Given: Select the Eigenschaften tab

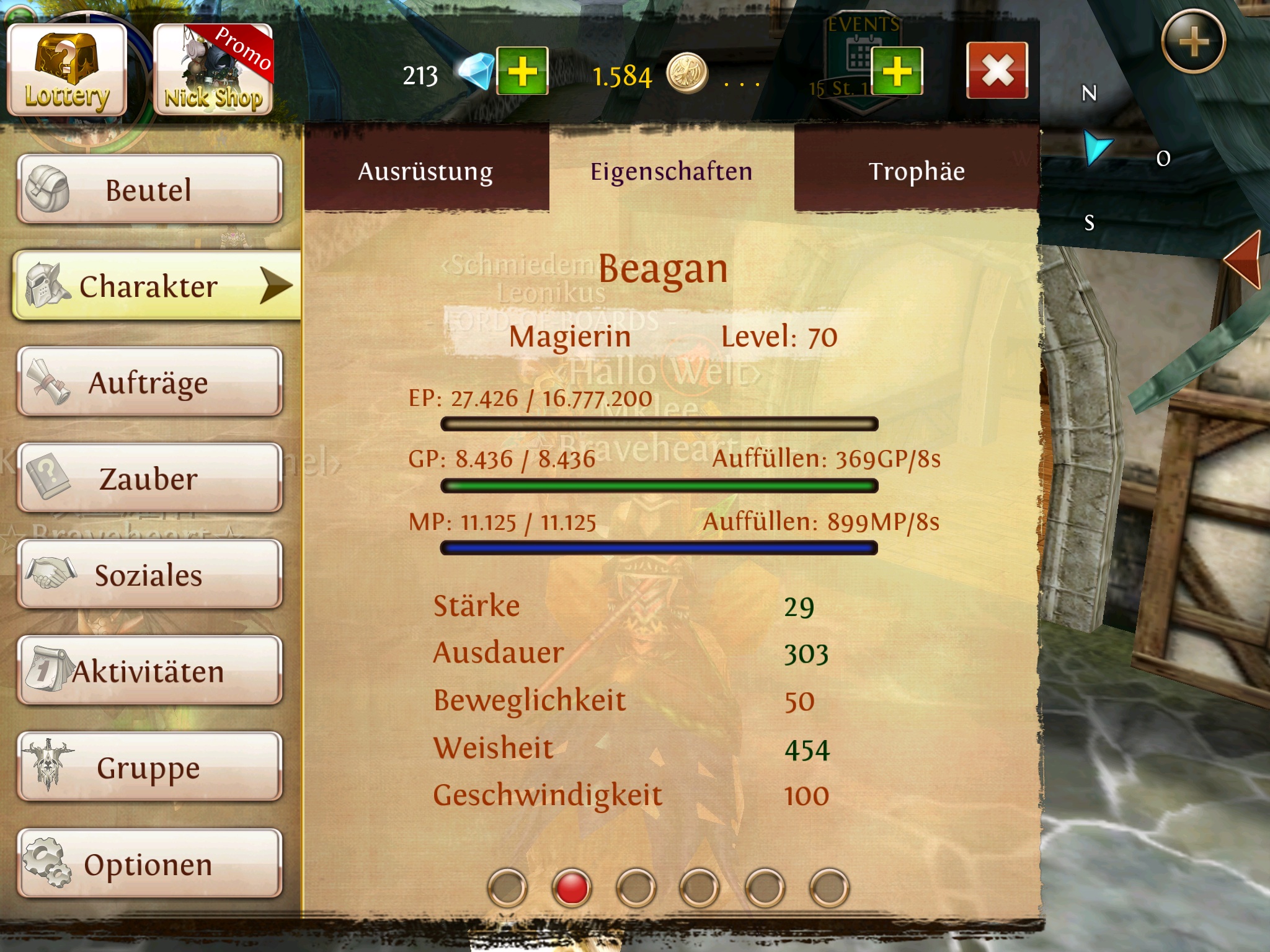Looking at the screenshot, I should click(671, 171).
